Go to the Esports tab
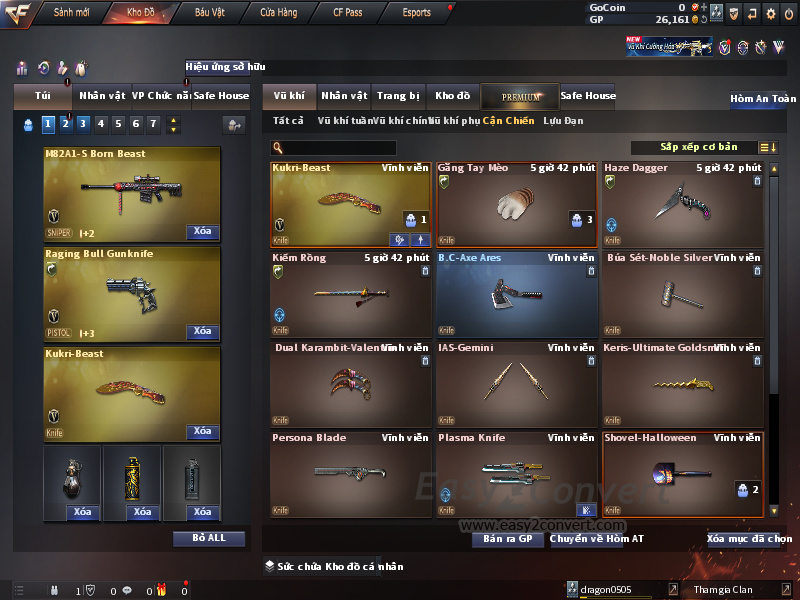The image size is (800, 600). 416,12
